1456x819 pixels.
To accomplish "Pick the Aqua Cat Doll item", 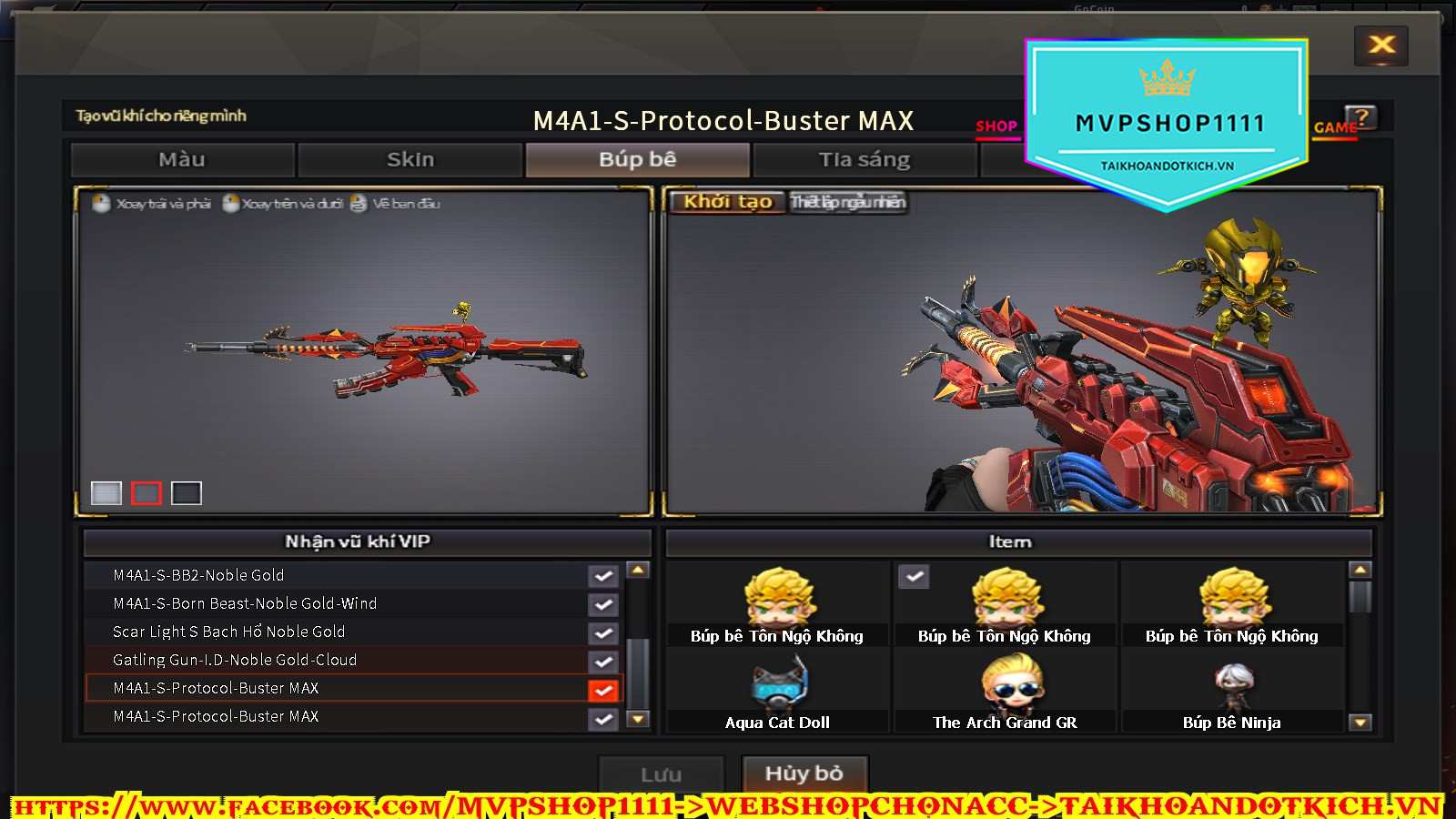I will (x=777, y=693).
